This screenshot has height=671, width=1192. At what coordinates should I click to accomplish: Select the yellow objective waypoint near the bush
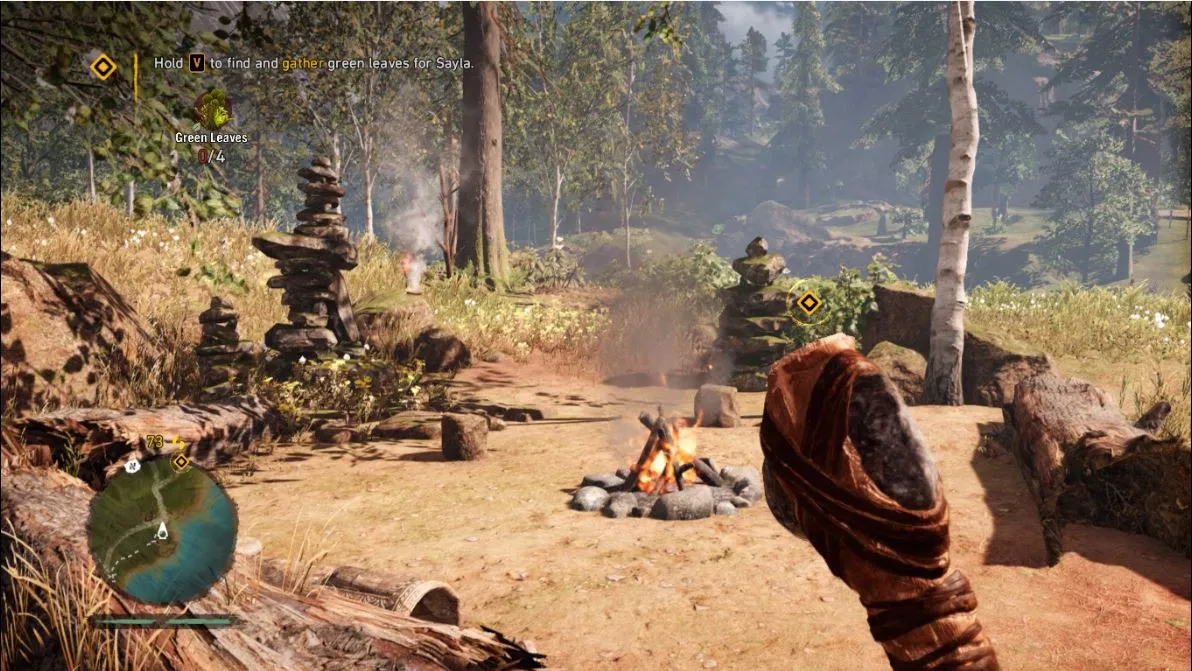[x=808, y=302]
